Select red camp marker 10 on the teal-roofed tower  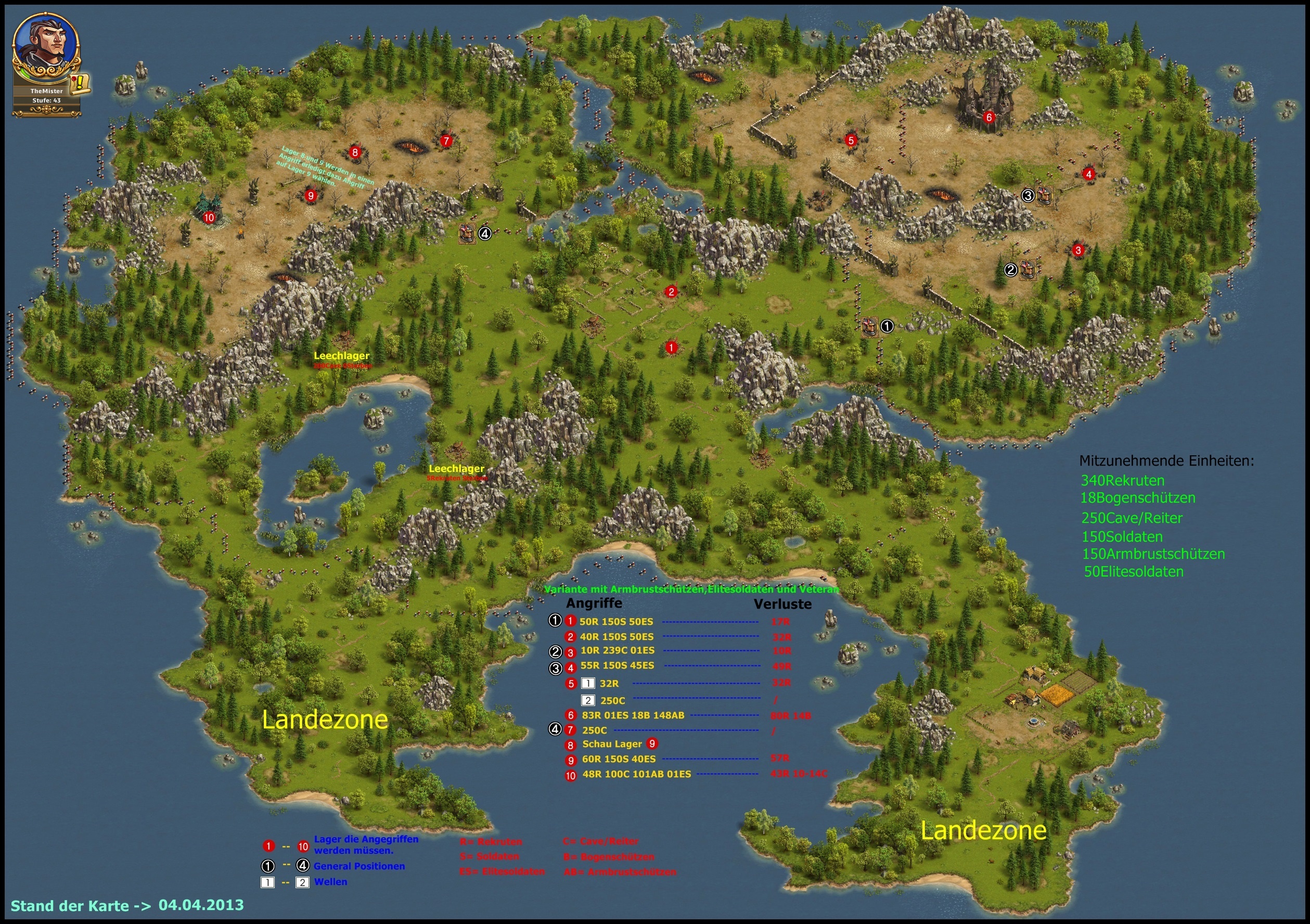point(209,217)
